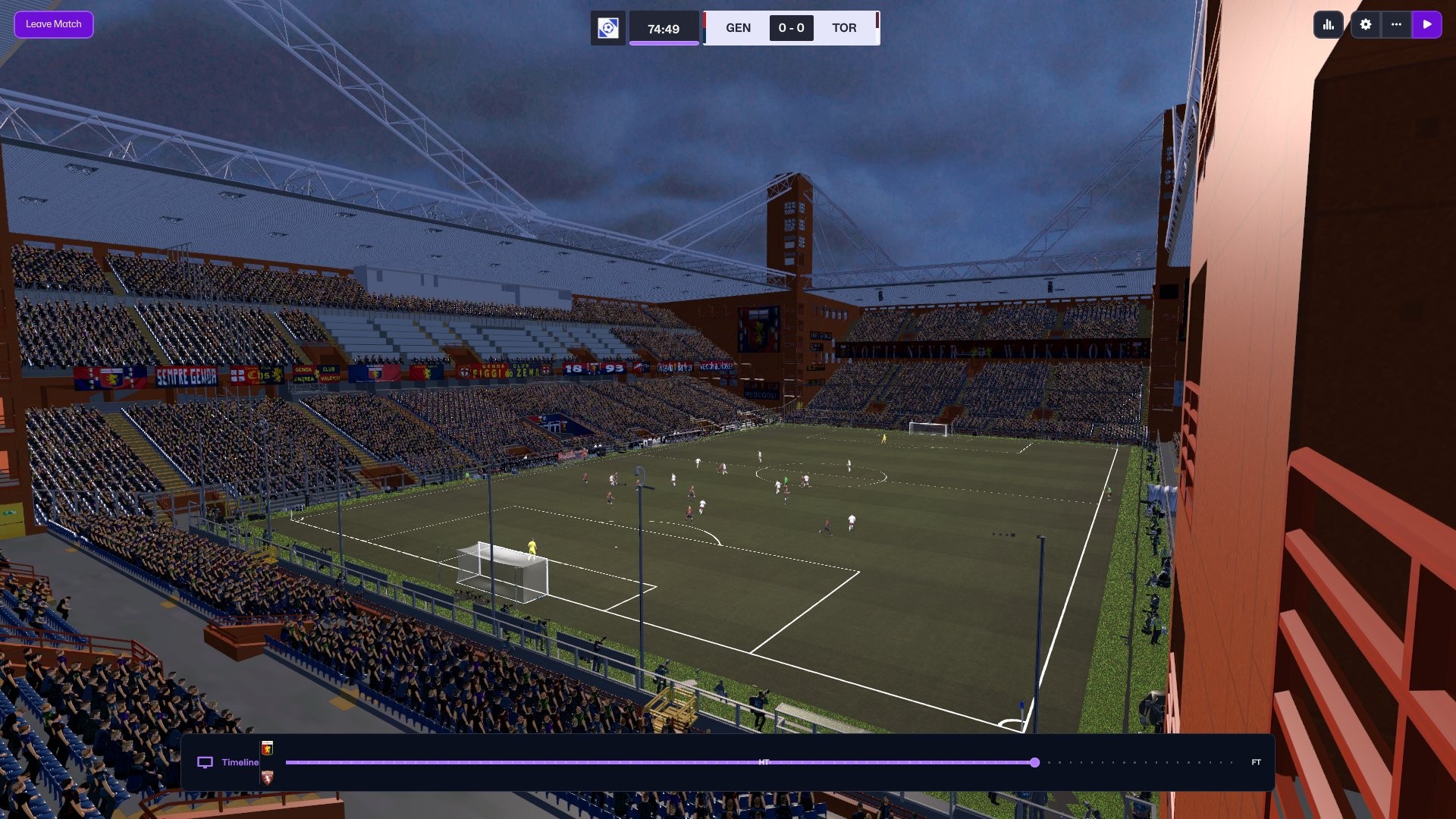Screen dimensions: 1456x819
Task: Click the GEN team name on scoreboard
Action: click(x=738, y=28)
